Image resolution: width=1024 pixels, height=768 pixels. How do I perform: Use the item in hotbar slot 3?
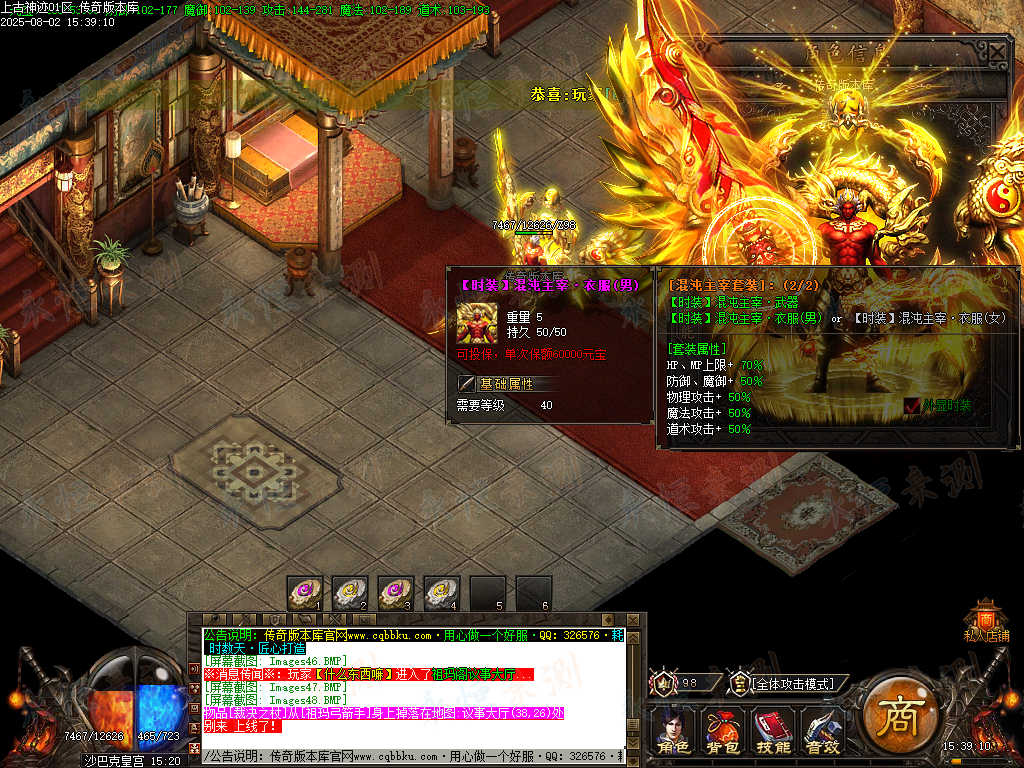click(397, 592)
